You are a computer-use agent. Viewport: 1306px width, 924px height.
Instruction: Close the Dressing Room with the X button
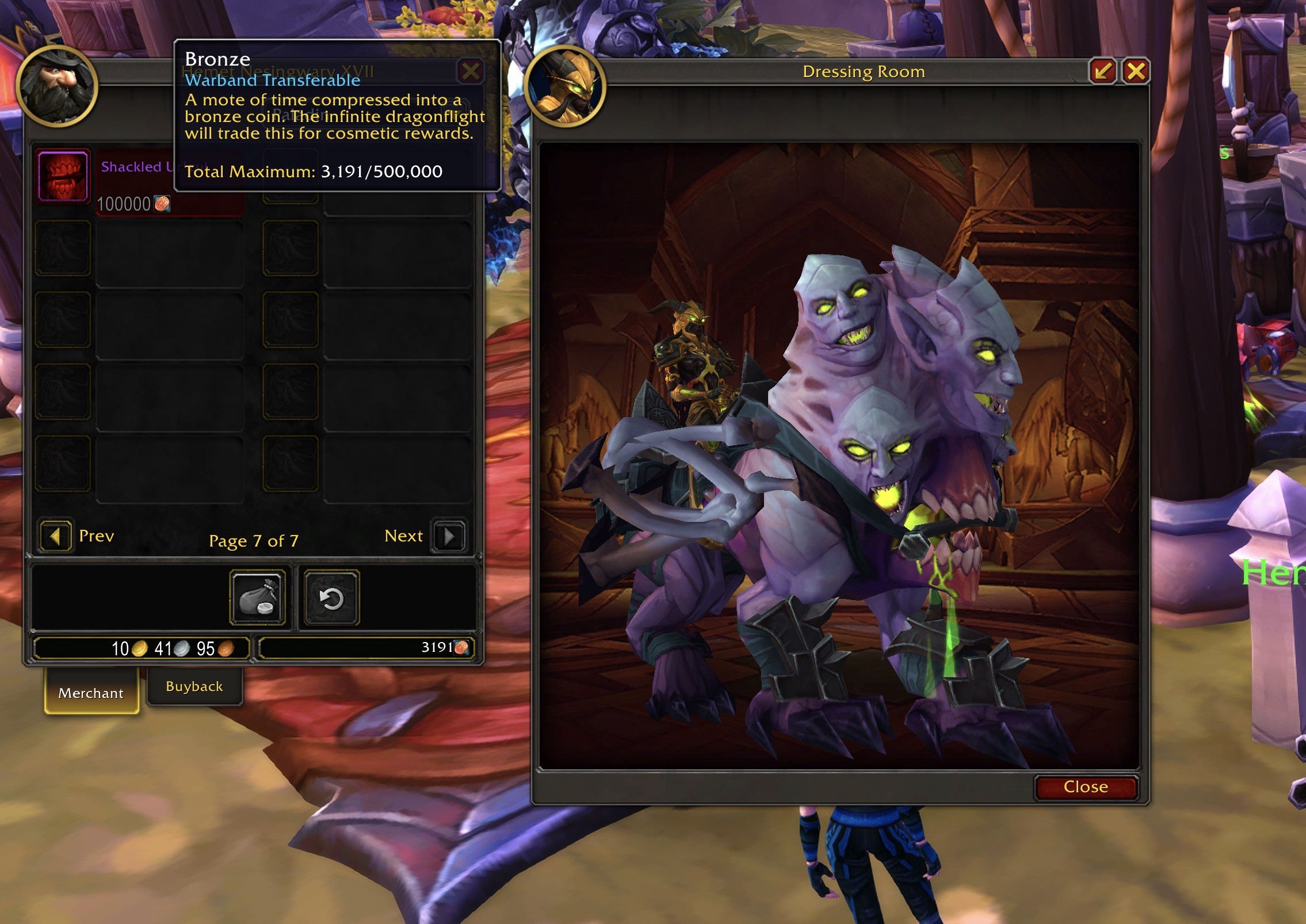(1135, 71)
